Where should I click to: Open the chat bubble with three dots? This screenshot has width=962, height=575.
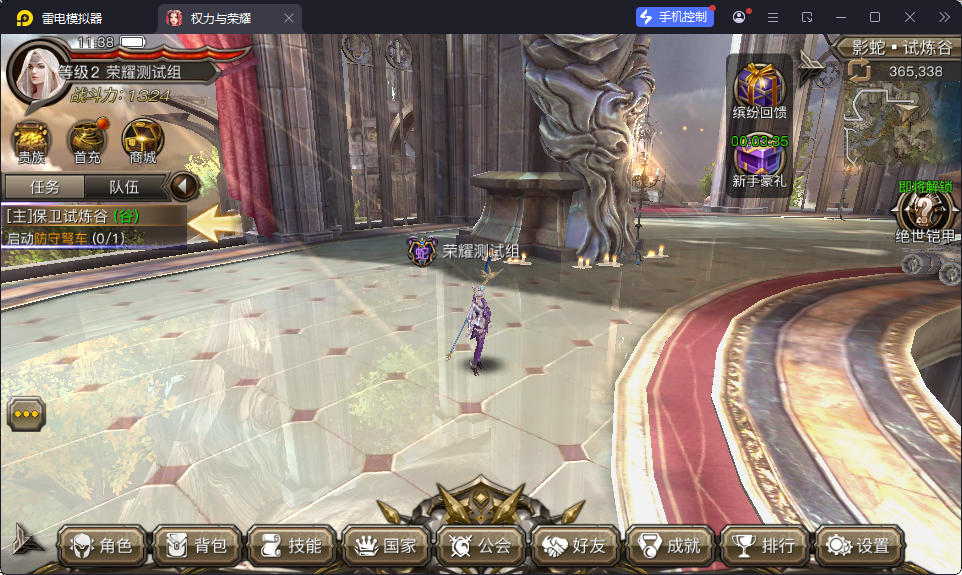point(26,413)
